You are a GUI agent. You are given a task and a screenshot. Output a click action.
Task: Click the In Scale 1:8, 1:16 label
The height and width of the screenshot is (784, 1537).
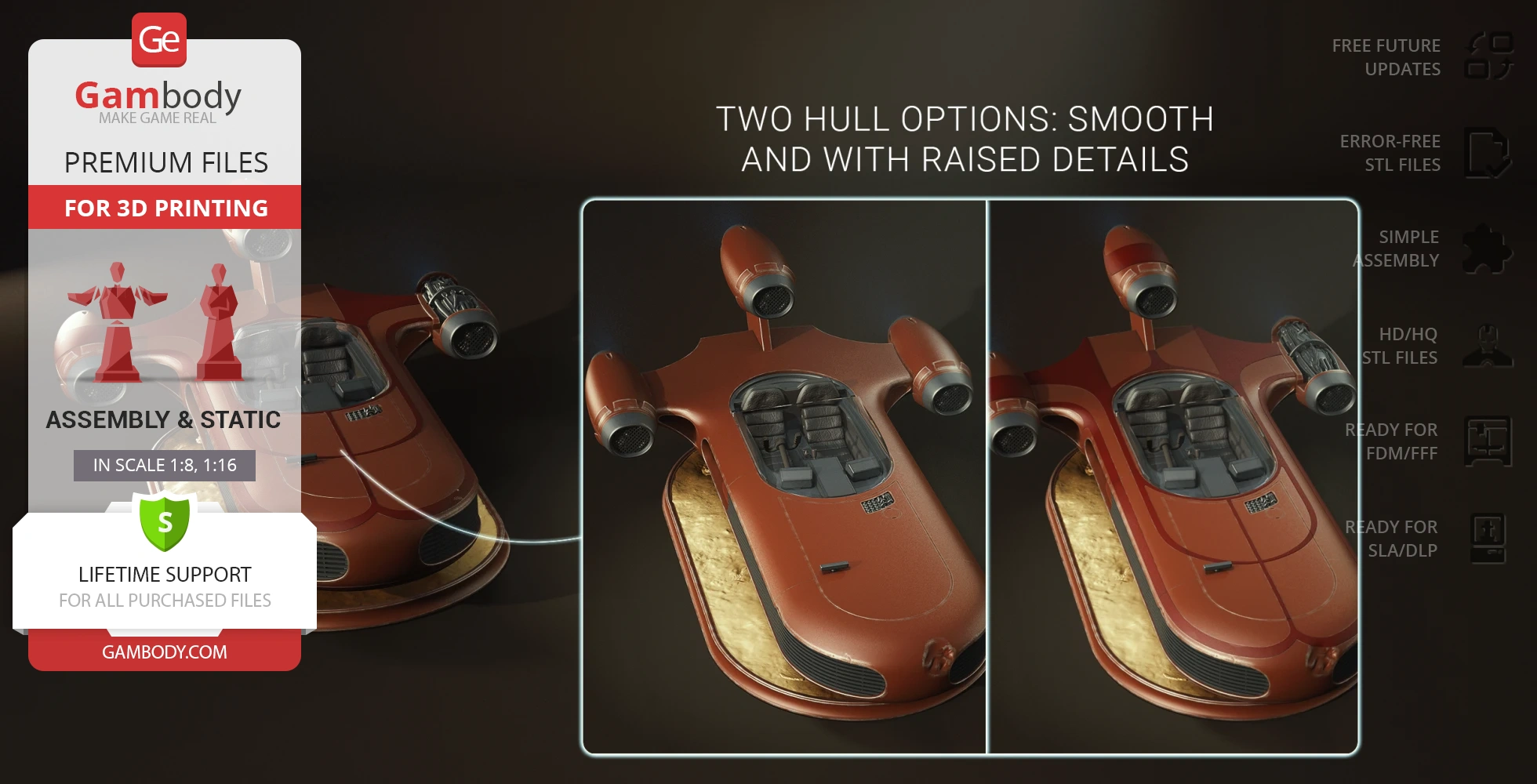point(165,465)
